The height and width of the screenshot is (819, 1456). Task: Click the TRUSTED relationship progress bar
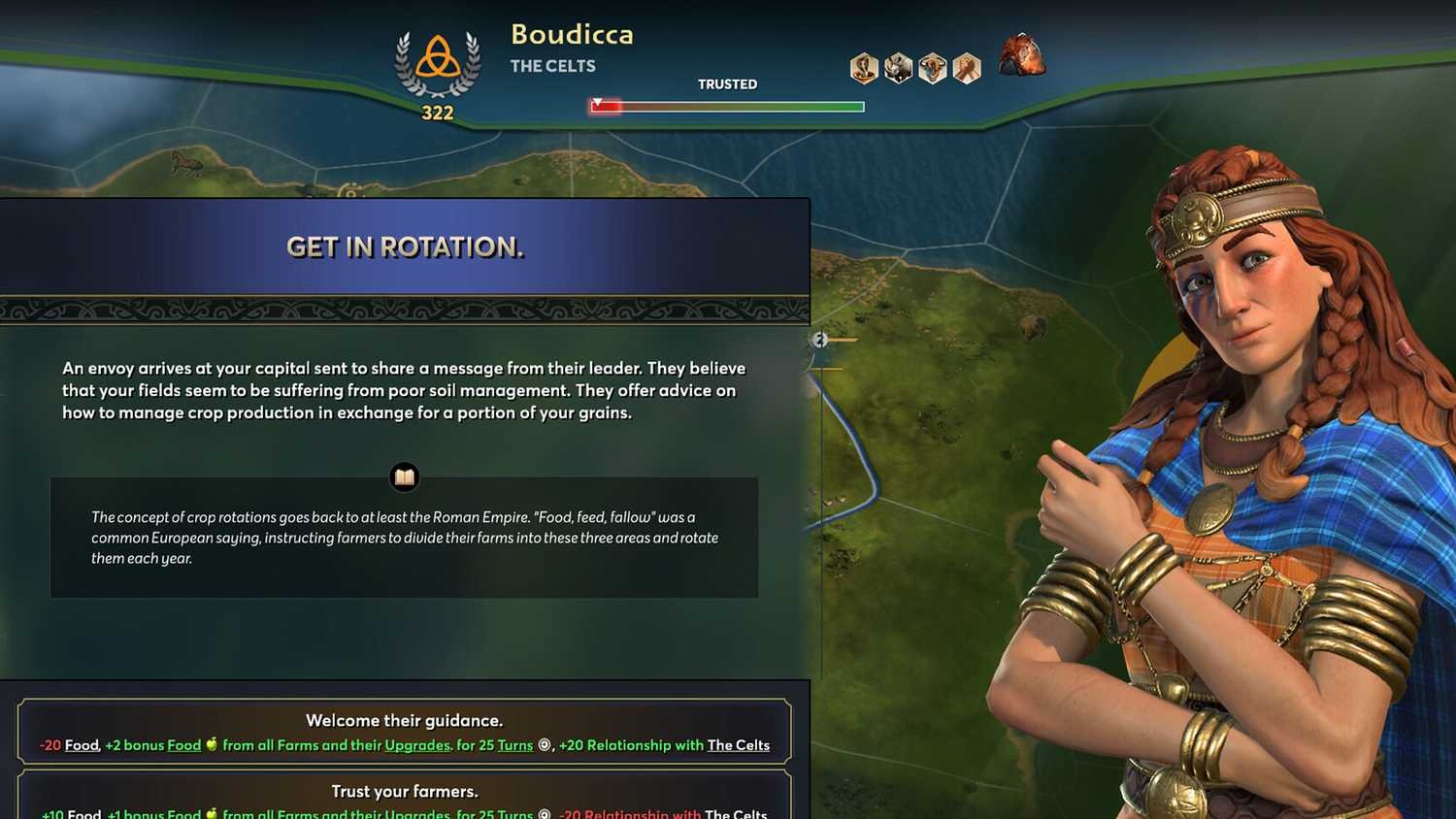(726, 106)
